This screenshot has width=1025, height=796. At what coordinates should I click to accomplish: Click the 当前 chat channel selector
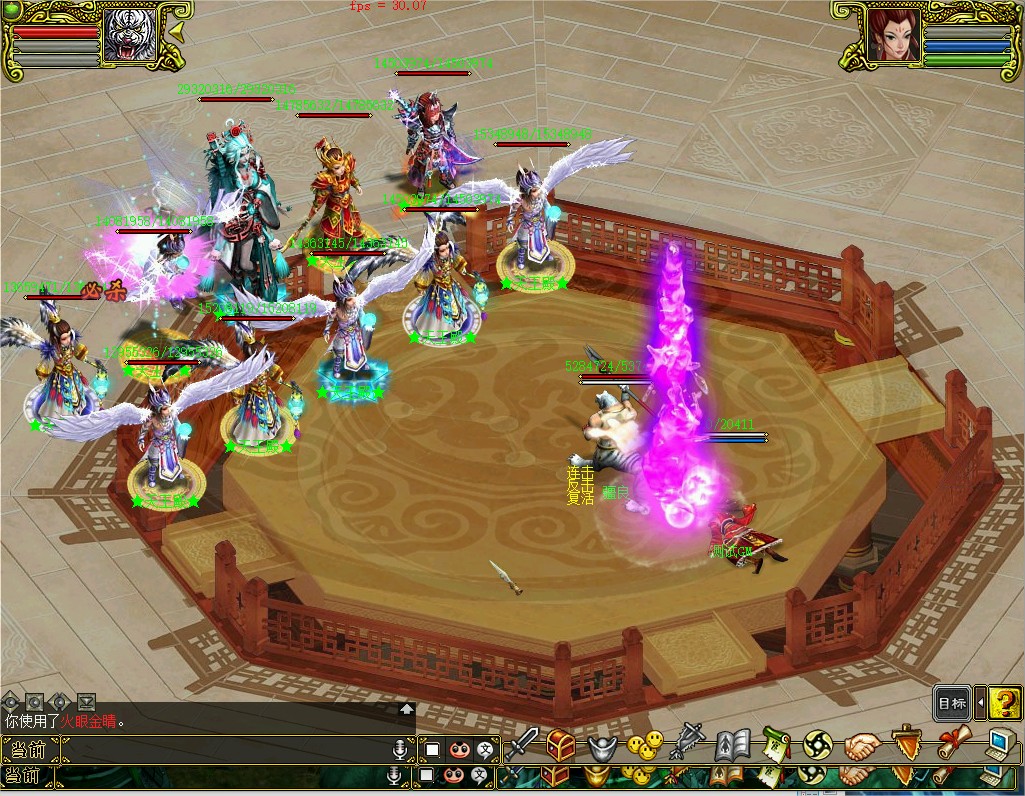point(30,749)
